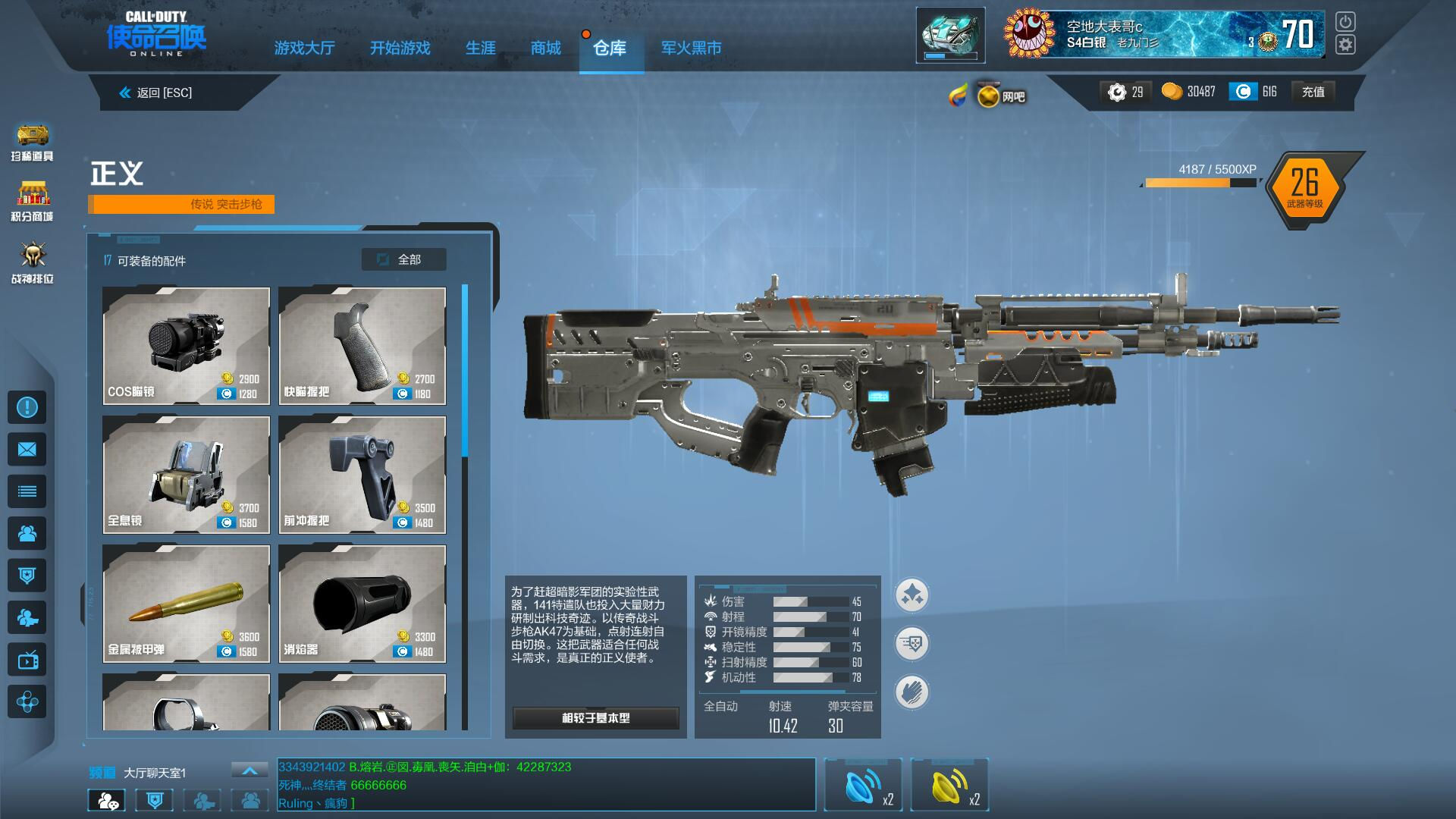Open the 积分商城 points shop
The height and width of the screenshot is (819, 1456).
[x=32, y=202]
